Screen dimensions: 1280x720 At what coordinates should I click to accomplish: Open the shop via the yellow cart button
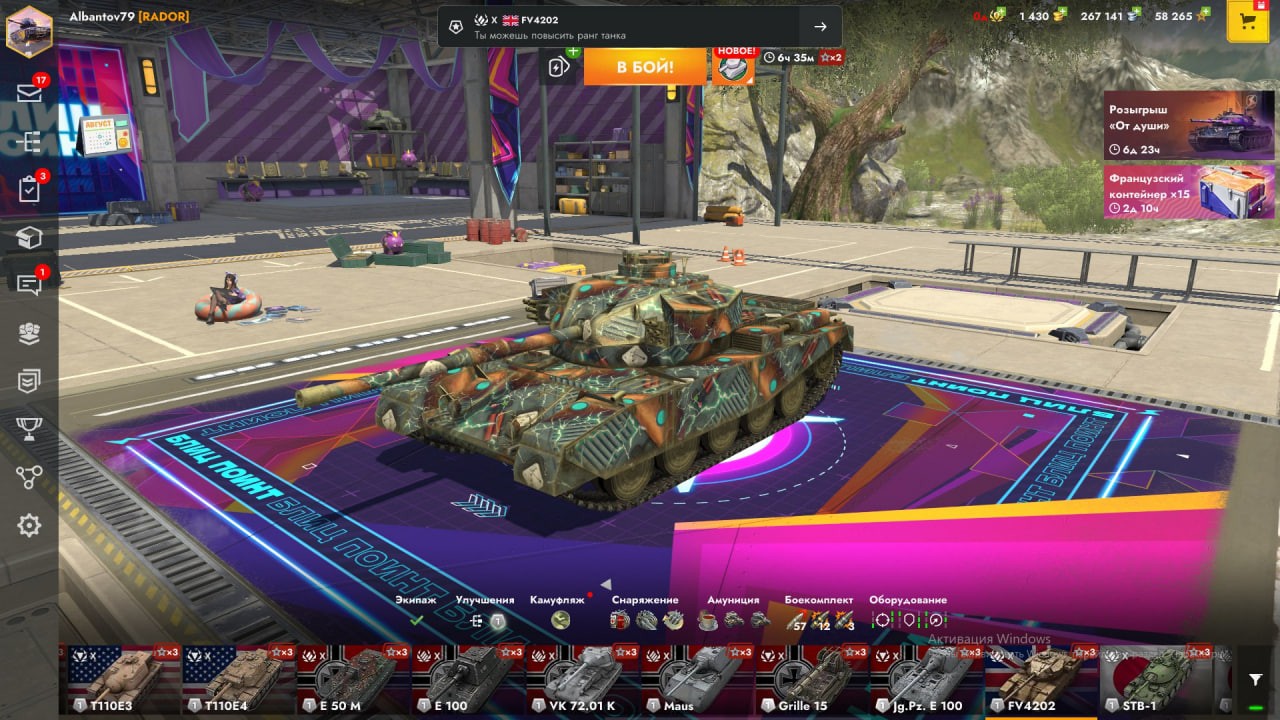(1247, 22)
